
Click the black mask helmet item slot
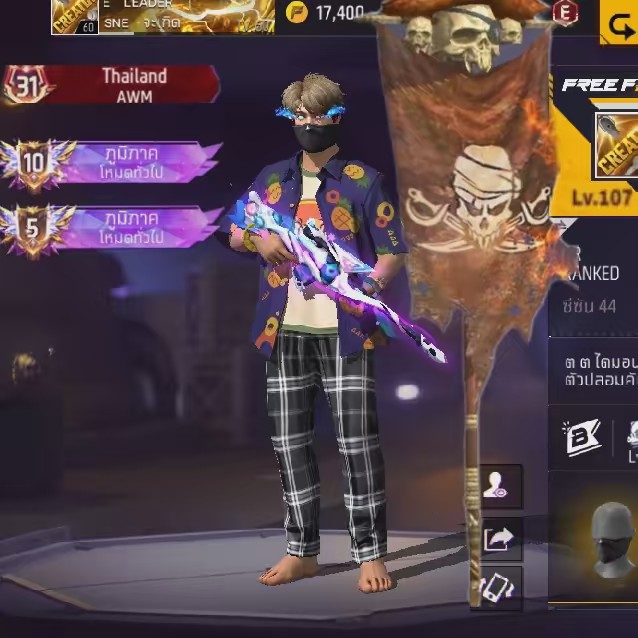(611, 538)
